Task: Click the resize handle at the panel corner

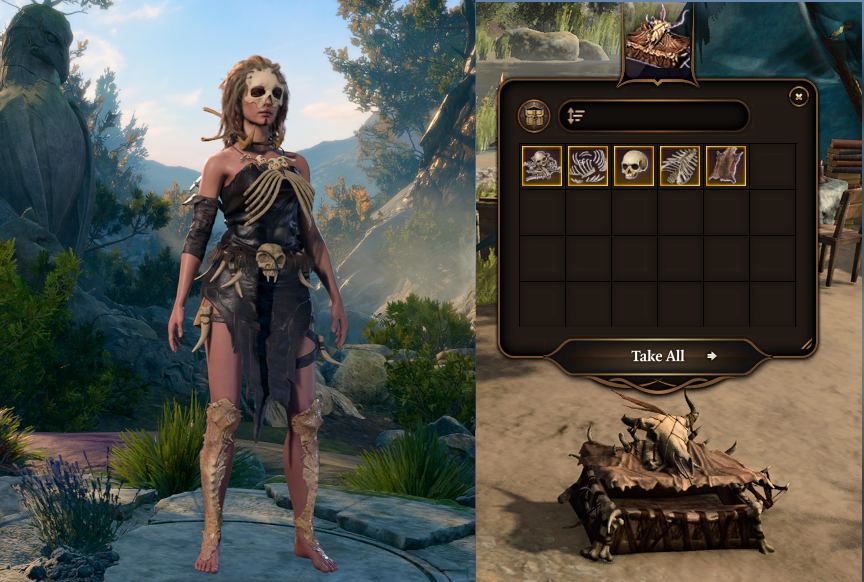Action: click(x=806, y=344)
